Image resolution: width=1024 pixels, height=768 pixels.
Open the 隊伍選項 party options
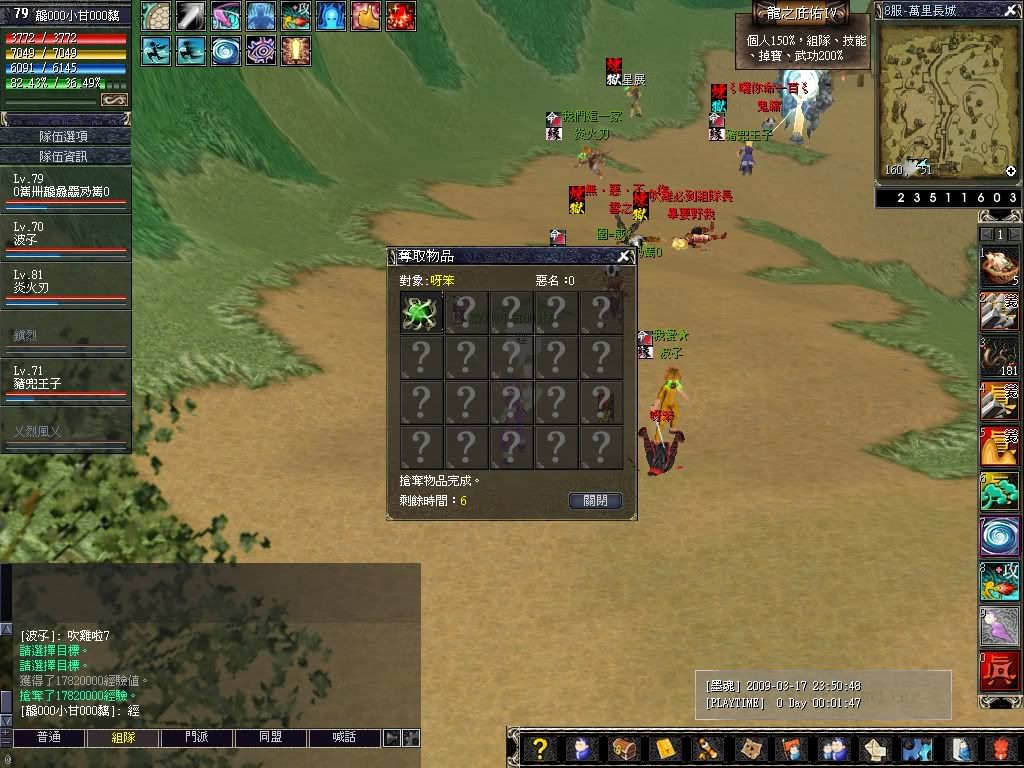pyautogui.click(x=65, y=136)
